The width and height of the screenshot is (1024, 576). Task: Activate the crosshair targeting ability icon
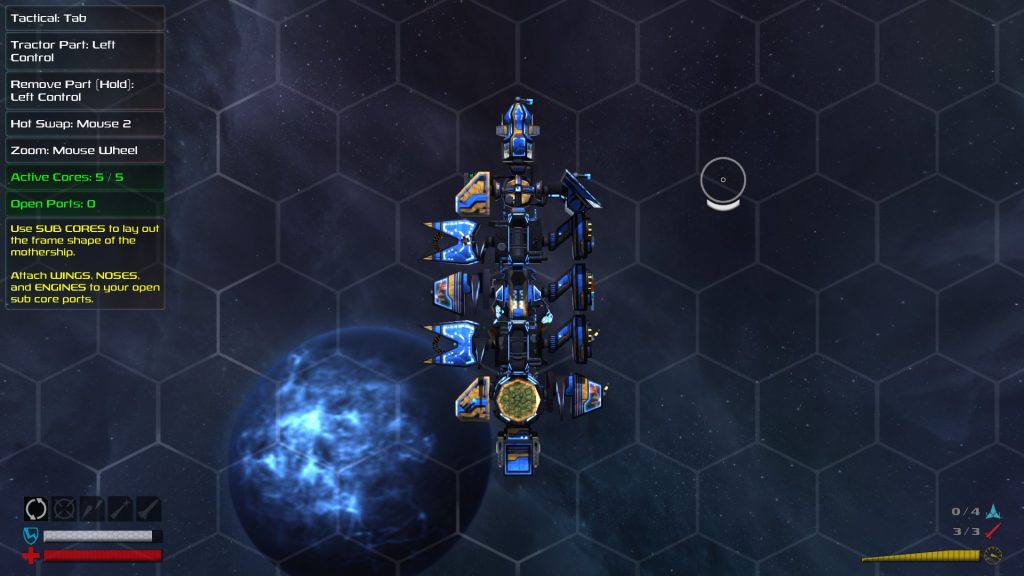coord(64,509)
